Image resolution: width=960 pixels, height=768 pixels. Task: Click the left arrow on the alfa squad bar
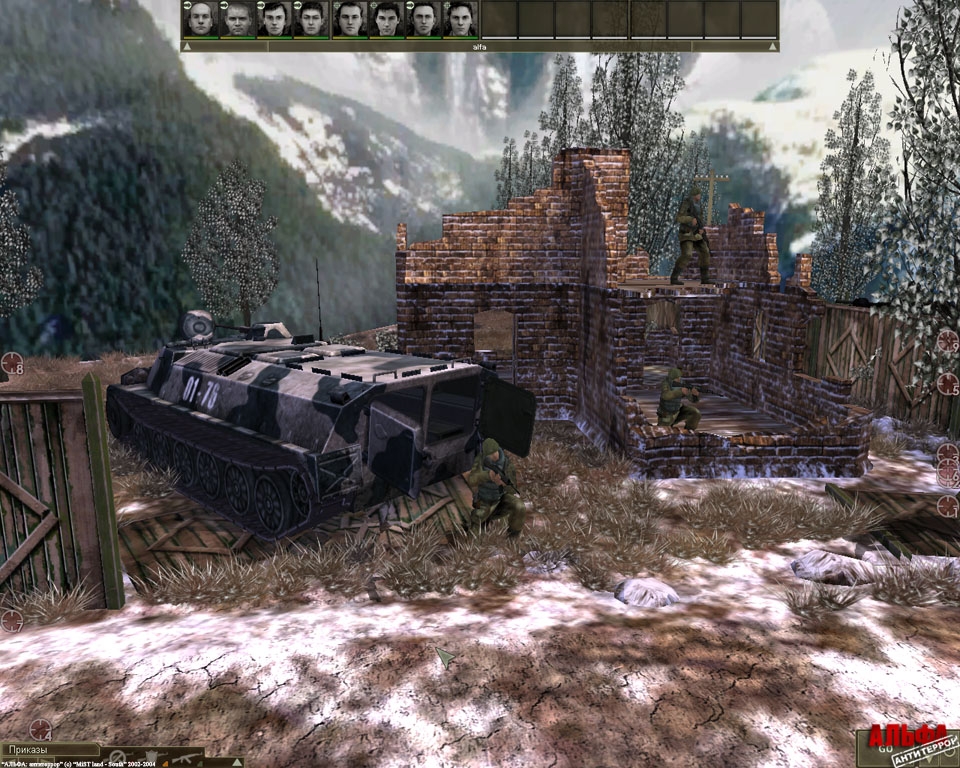[x=187, y=46]
